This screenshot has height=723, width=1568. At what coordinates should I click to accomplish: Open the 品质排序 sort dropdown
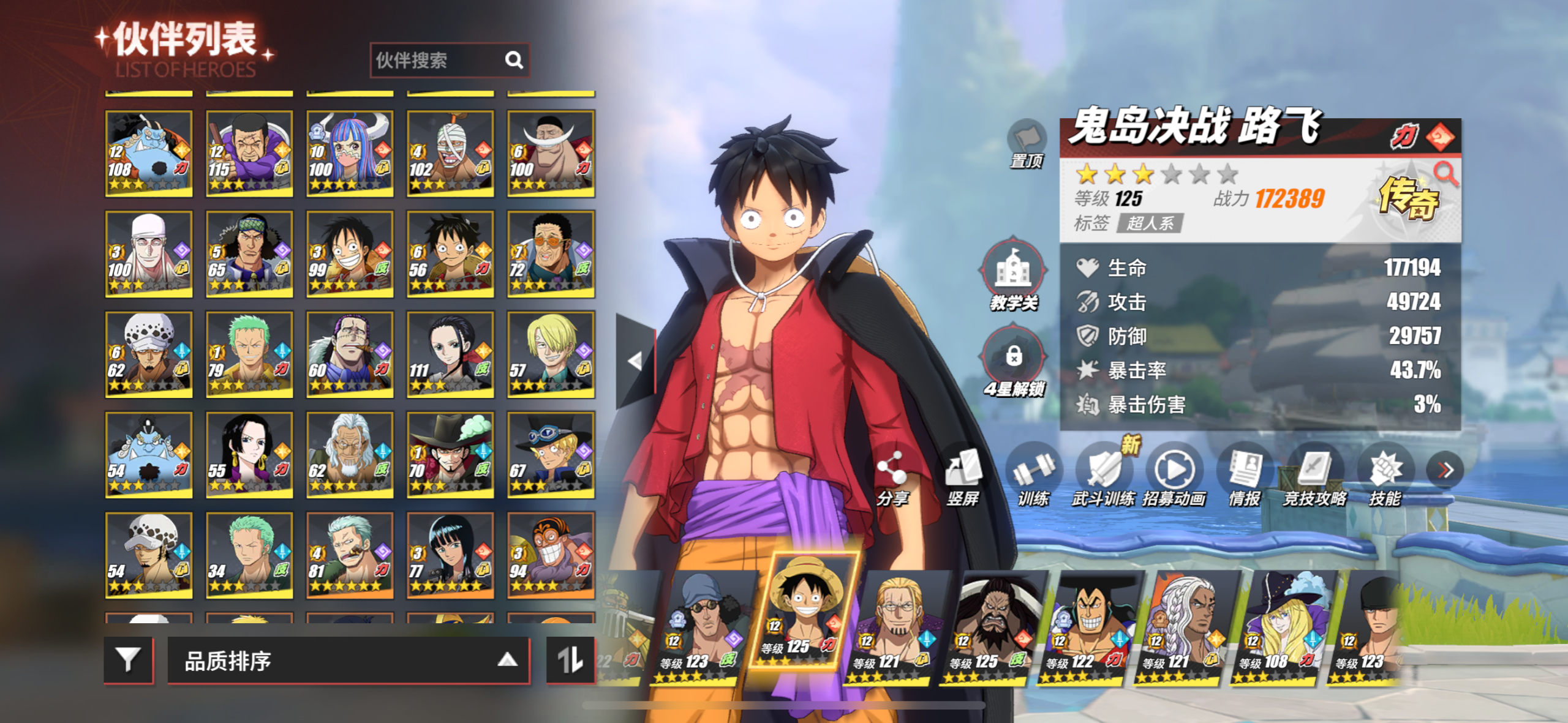click(348, 660)
